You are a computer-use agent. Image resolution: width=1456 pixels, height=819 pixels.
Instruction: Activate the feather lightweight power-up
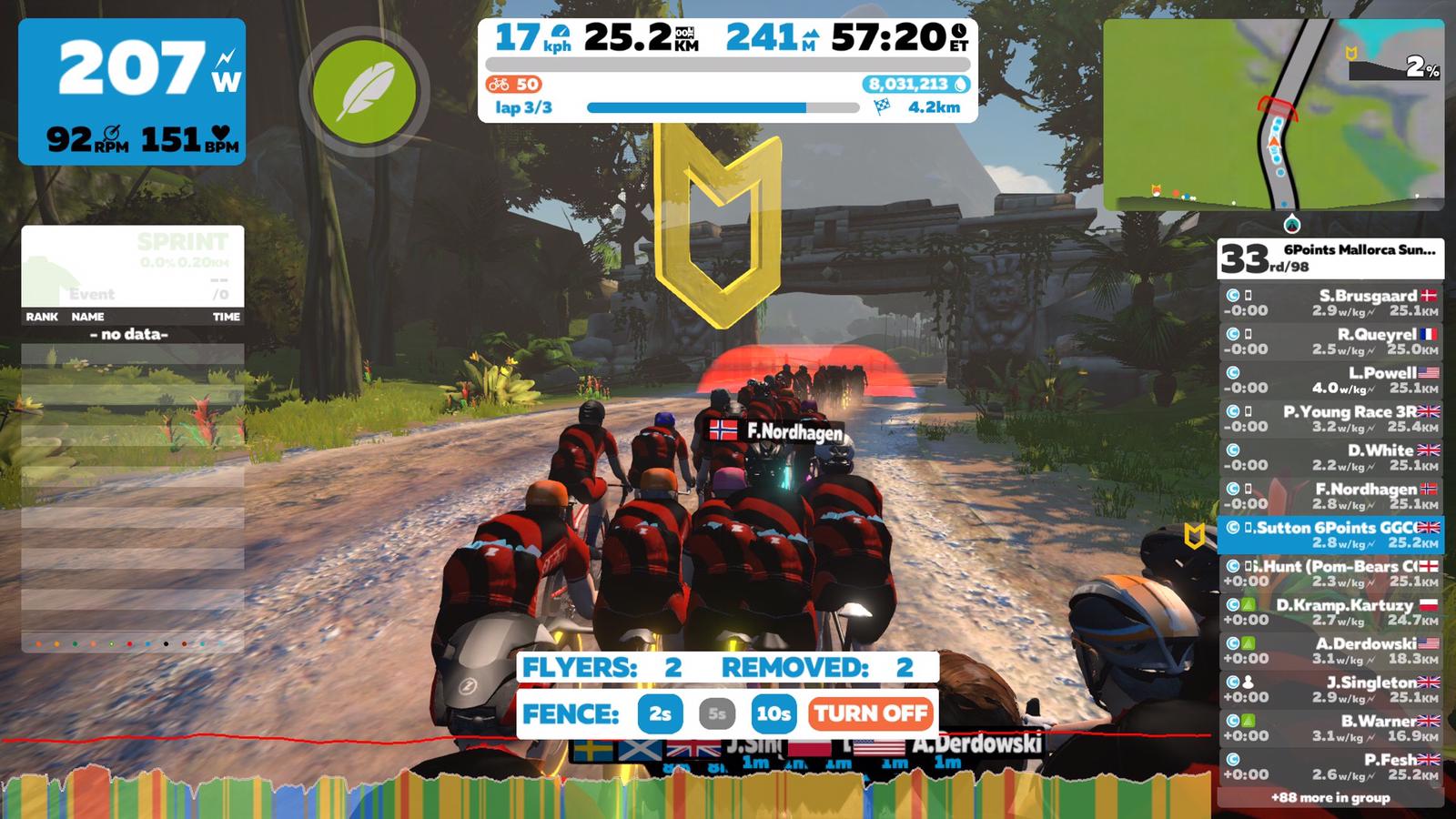pyautogui.click(x=364, y=91)
